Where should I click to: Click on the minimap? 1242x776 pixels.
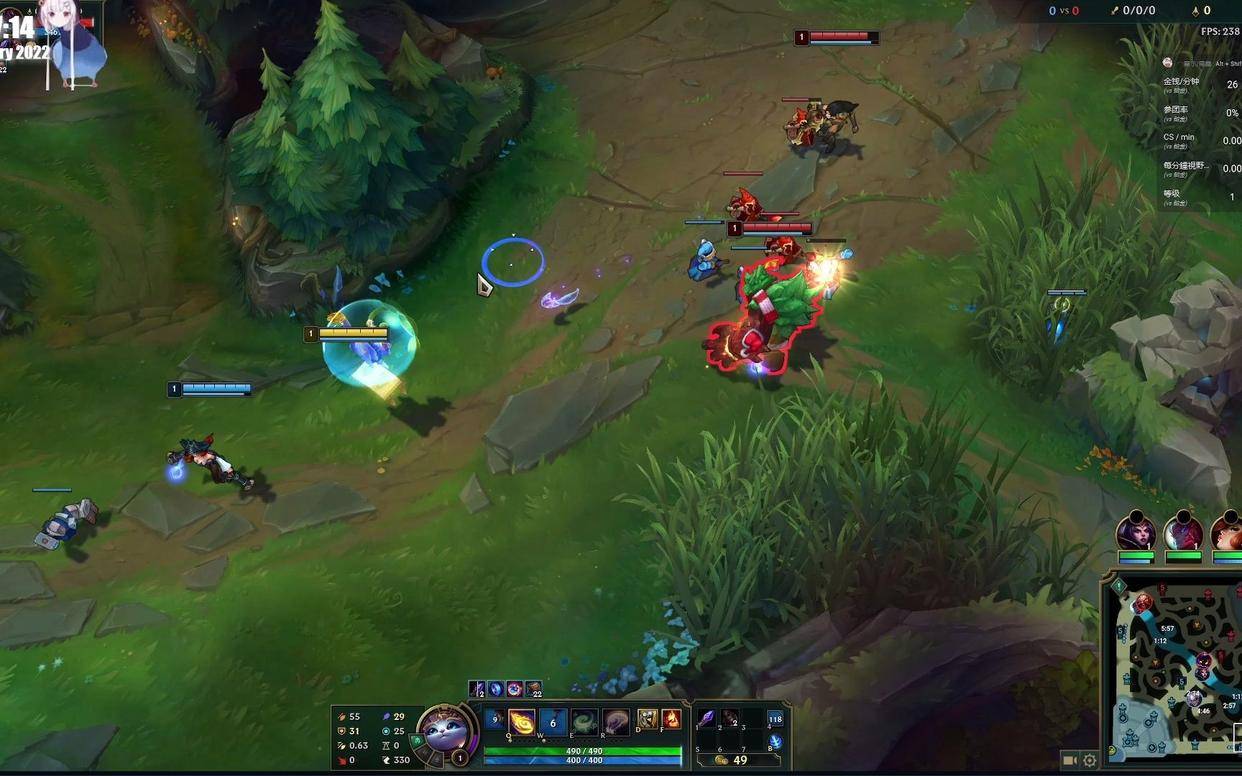pyautogui.click(x=1175, y=670)
